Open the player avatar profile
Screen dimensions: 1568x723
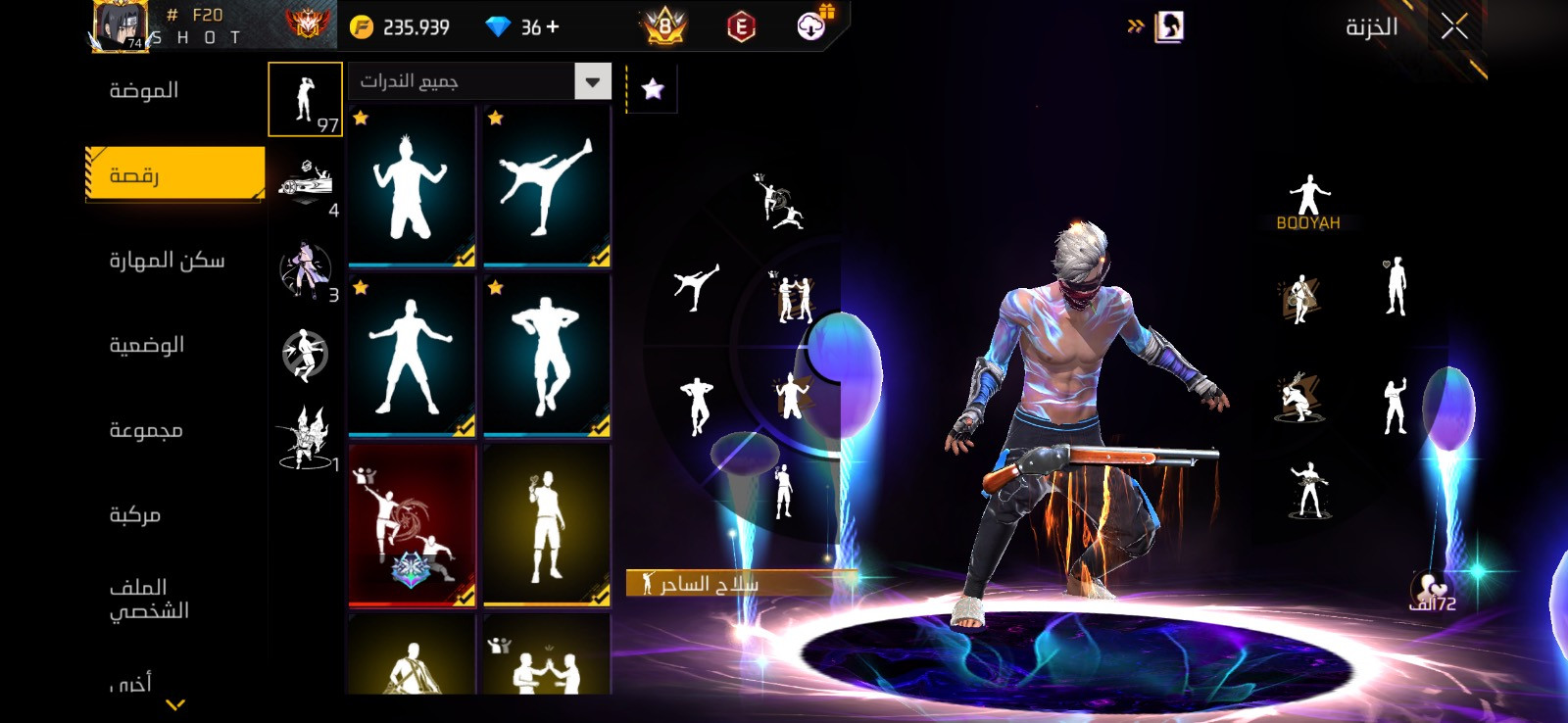point(120,25)
